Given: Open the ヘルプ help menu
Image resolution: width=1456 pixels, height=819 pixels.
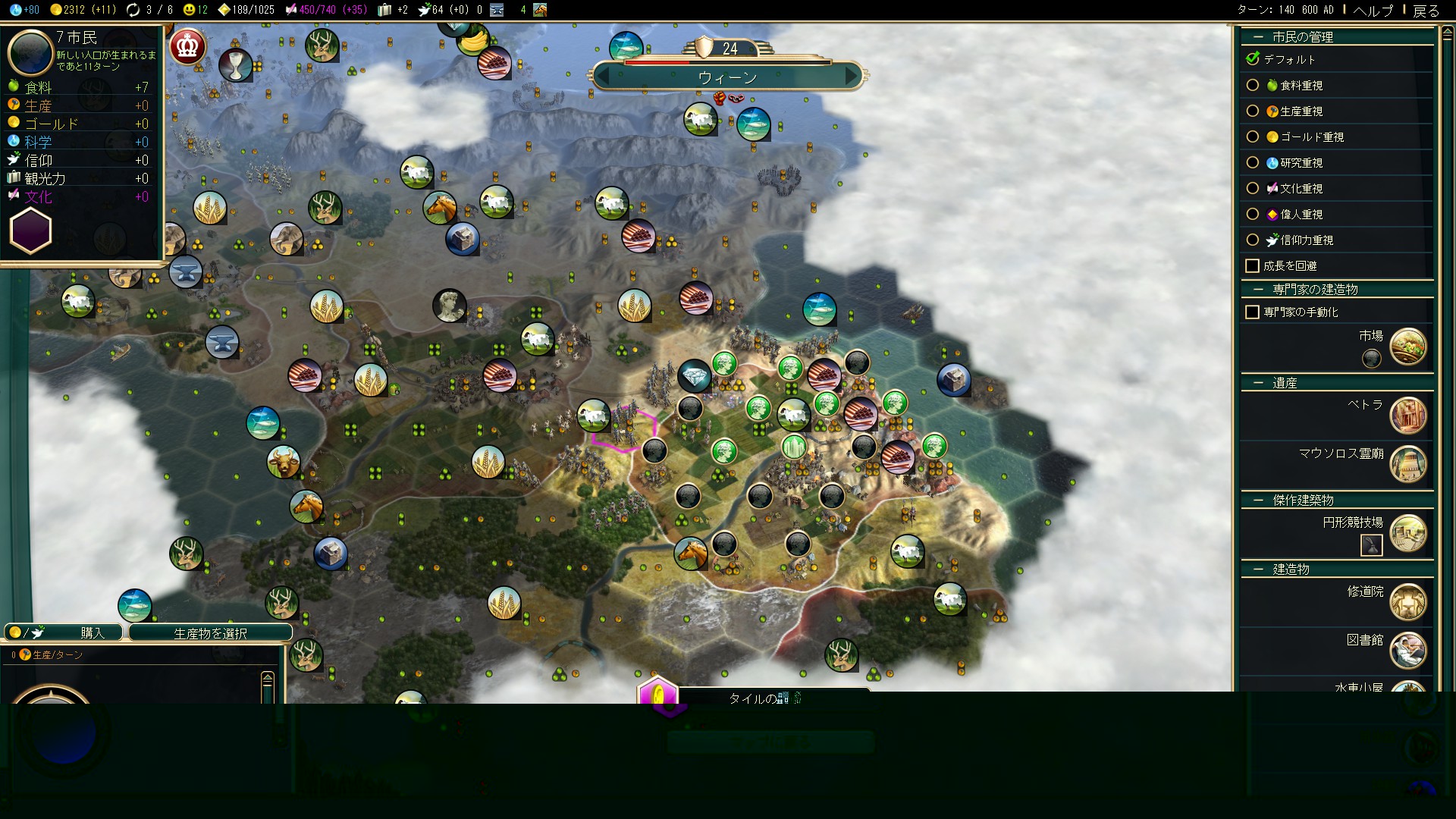Looking at the screenshot, I should [x=1373, y=11].
